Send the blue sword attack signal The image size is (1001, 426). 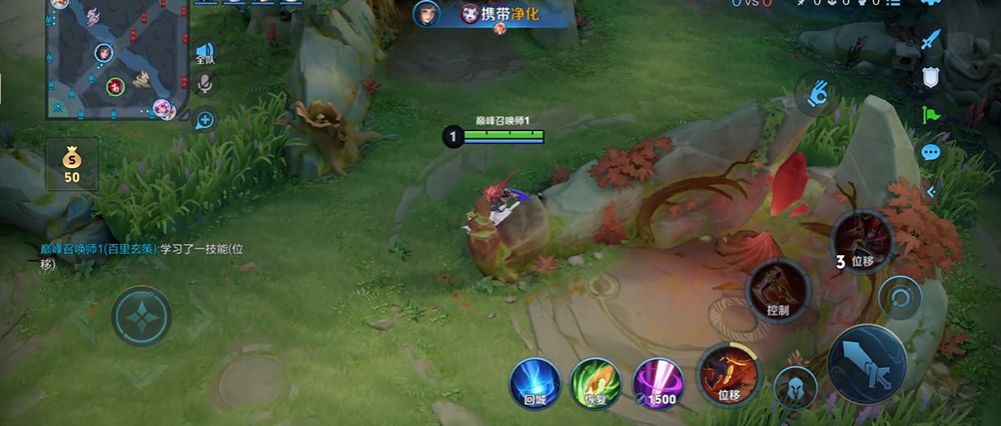tap(931, 40)
